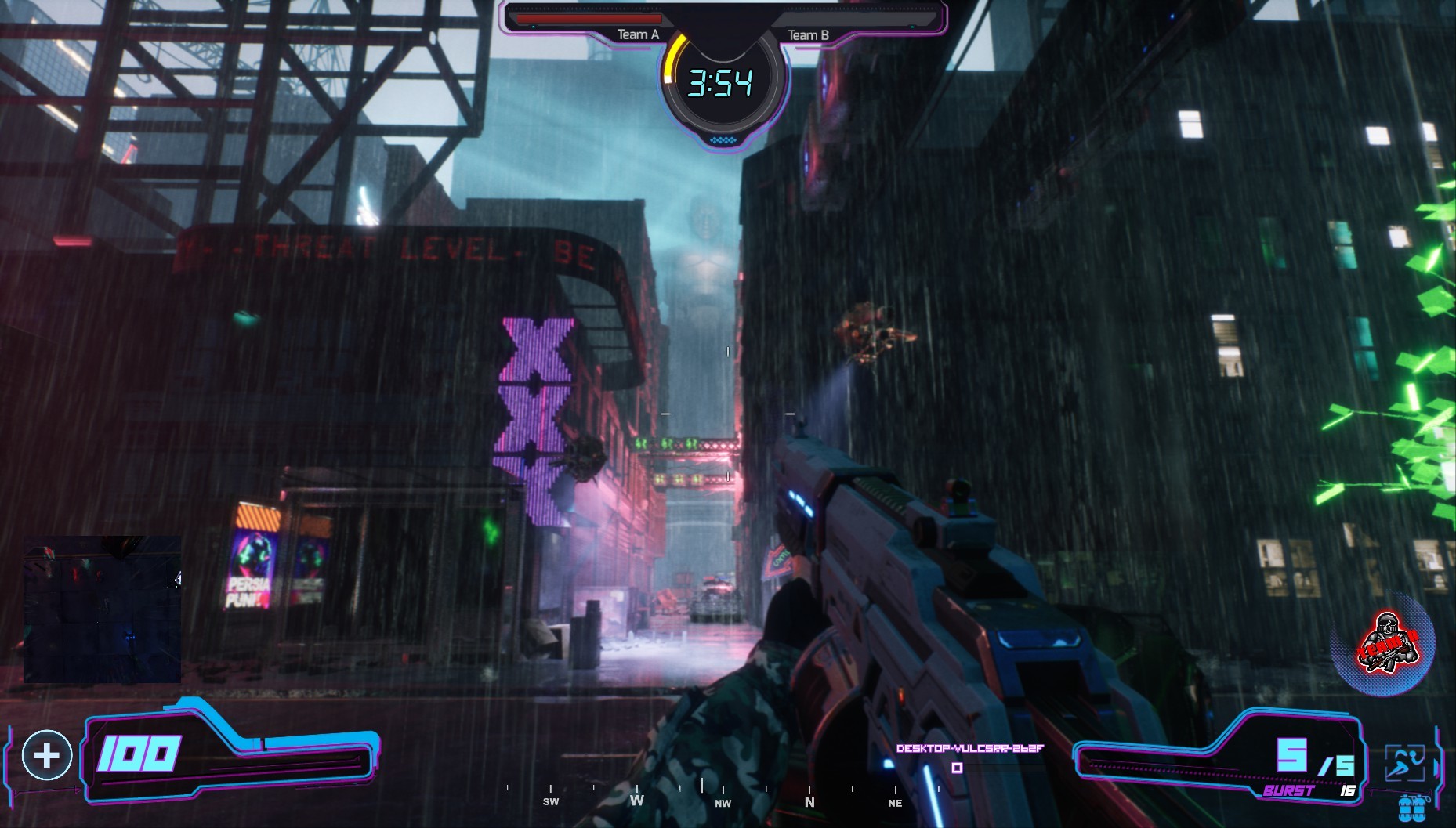Click the match timer showing 3:54
The image size is (1456, 828).
[723, 84]
